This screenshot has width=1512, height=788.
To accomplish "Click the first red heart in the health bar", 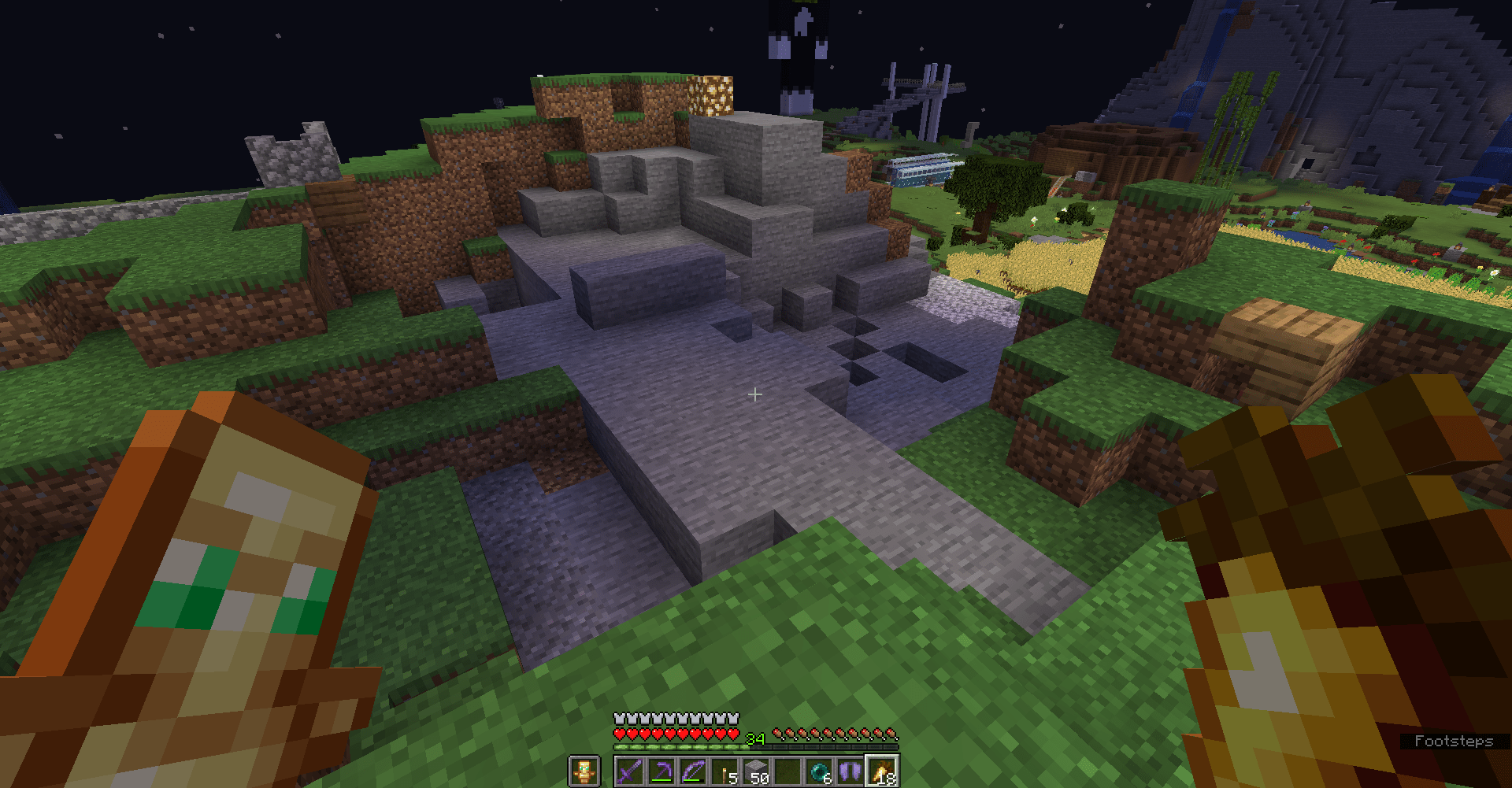I will pyautogui.click(x=620, y=734).
